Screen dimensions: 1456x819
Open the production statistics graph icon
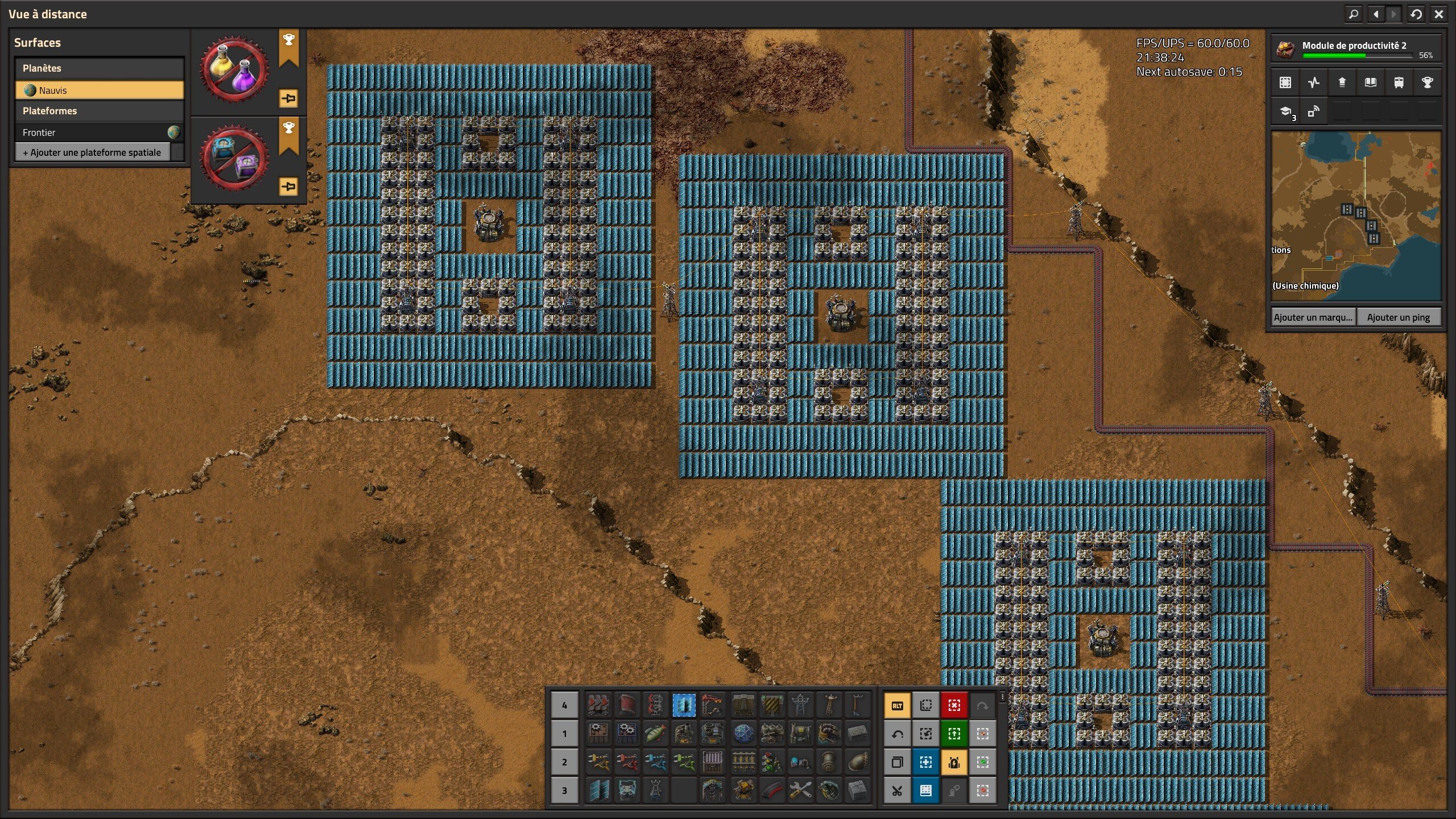point(1313,82)
